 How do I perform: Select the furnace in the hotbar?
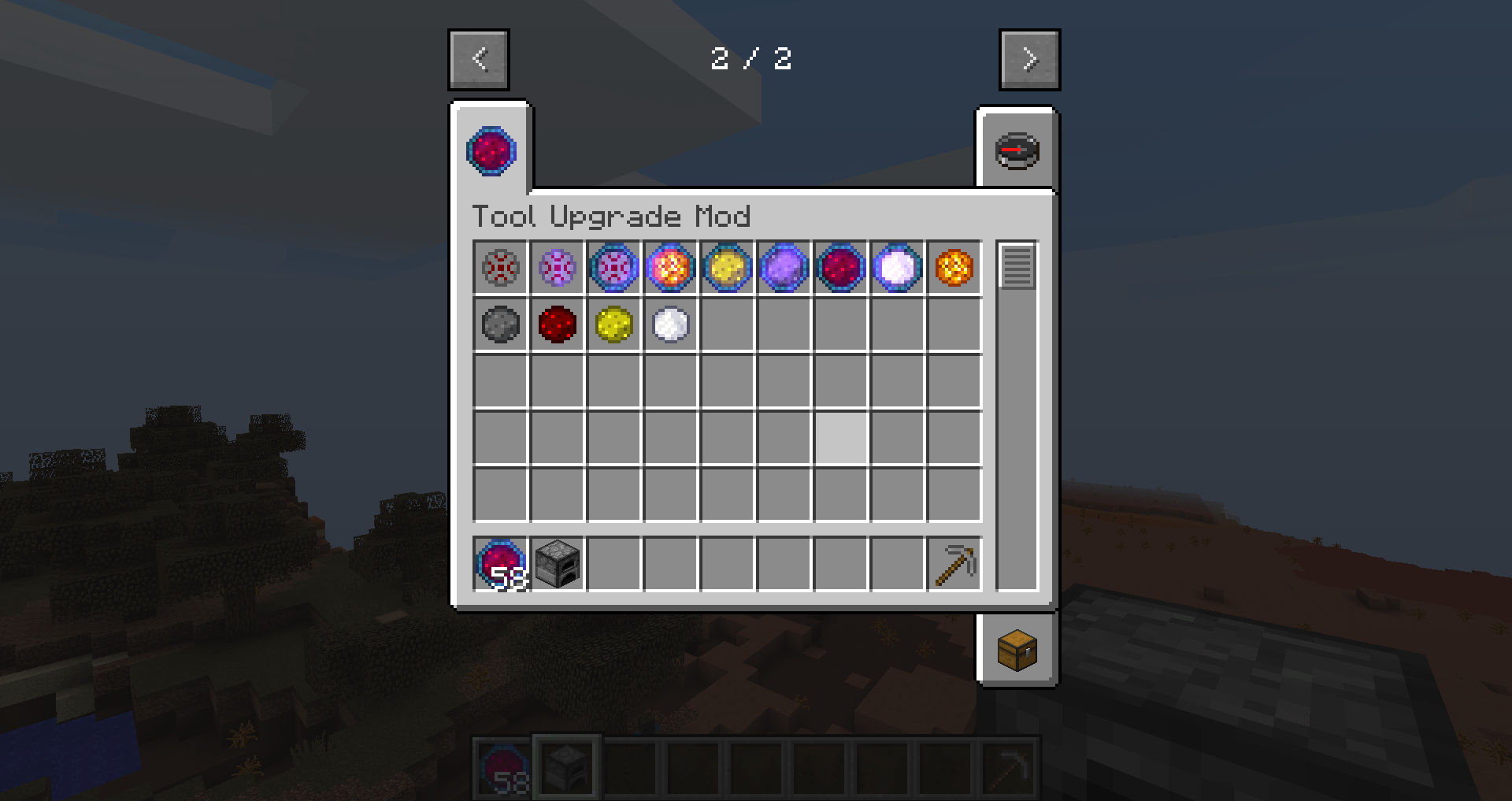coord(558,564)
